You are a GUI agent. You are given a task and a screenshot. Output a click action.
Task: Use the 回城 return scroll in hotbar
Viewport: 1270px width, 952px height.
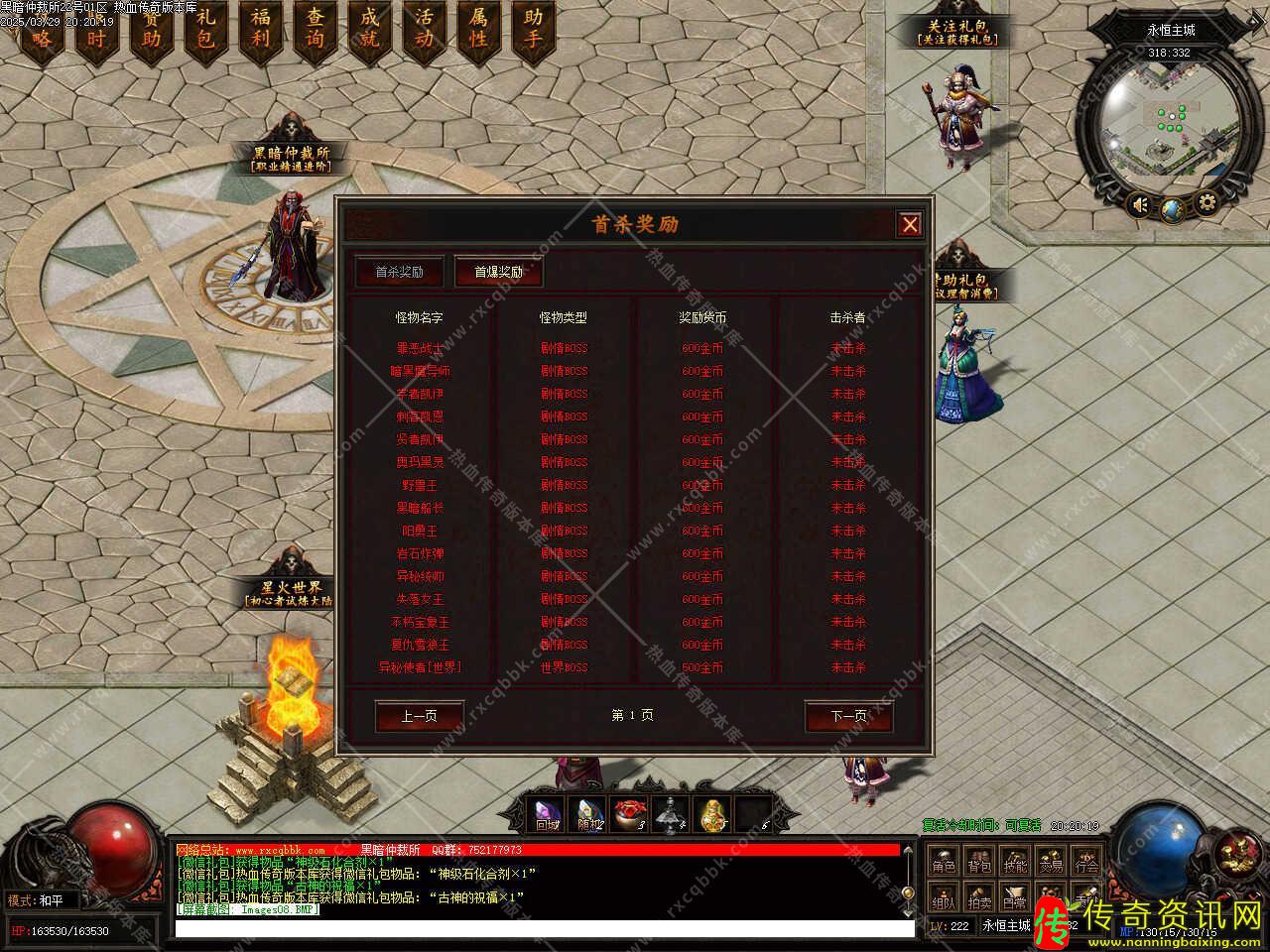pyautogui.click(x=548, y=813)
